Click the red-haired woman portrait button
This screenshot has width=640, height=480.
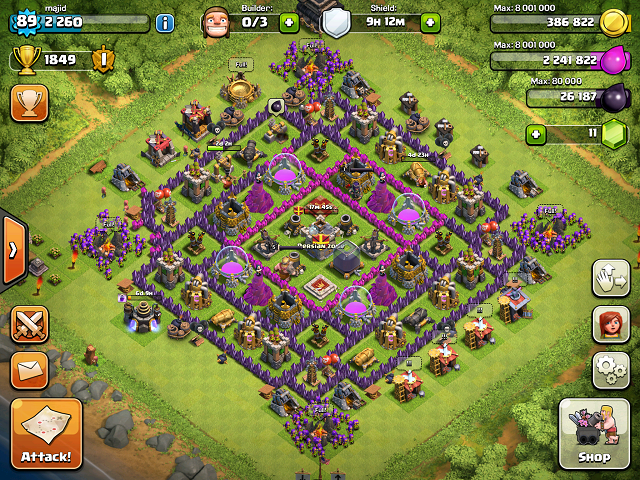pos(610,324)
